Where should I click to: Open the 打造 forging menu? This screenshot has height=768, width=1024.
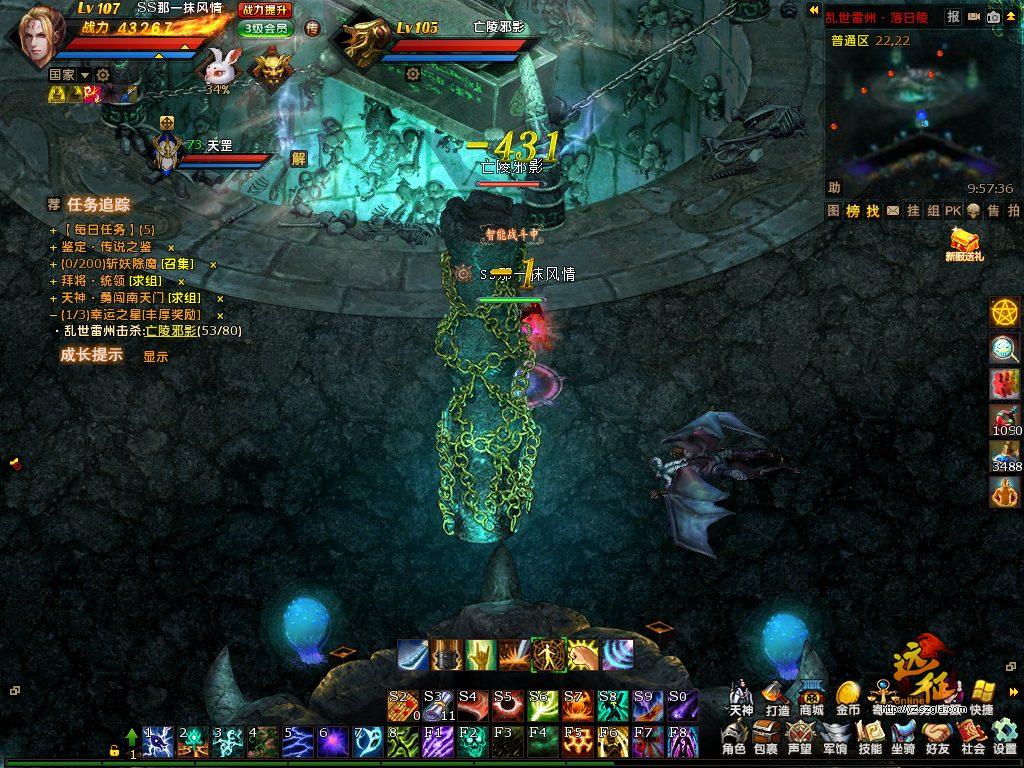(x=777, y=697)
